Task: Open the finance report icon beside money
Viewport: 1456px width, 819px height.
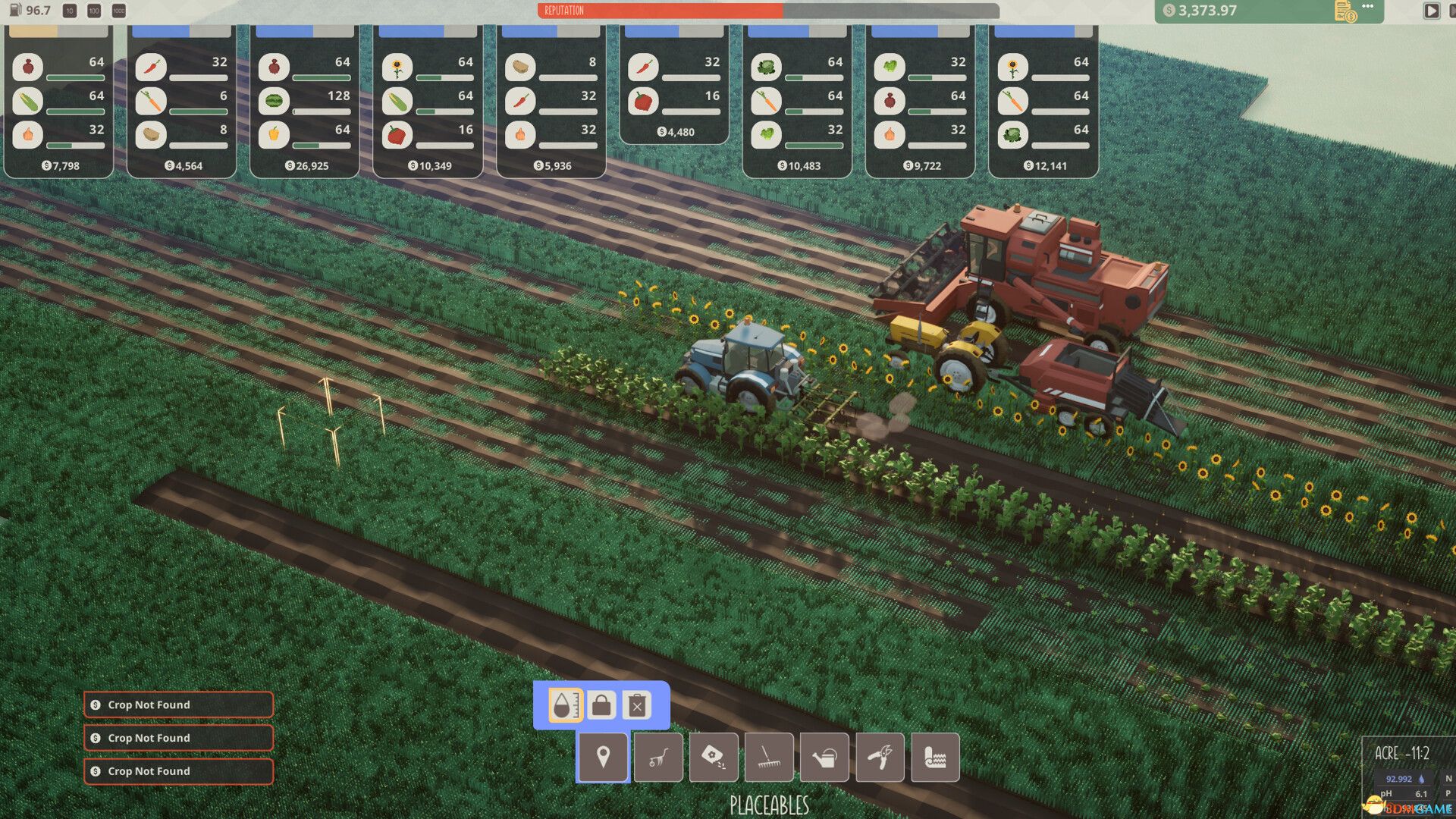Action: [x=1345, y=11]
